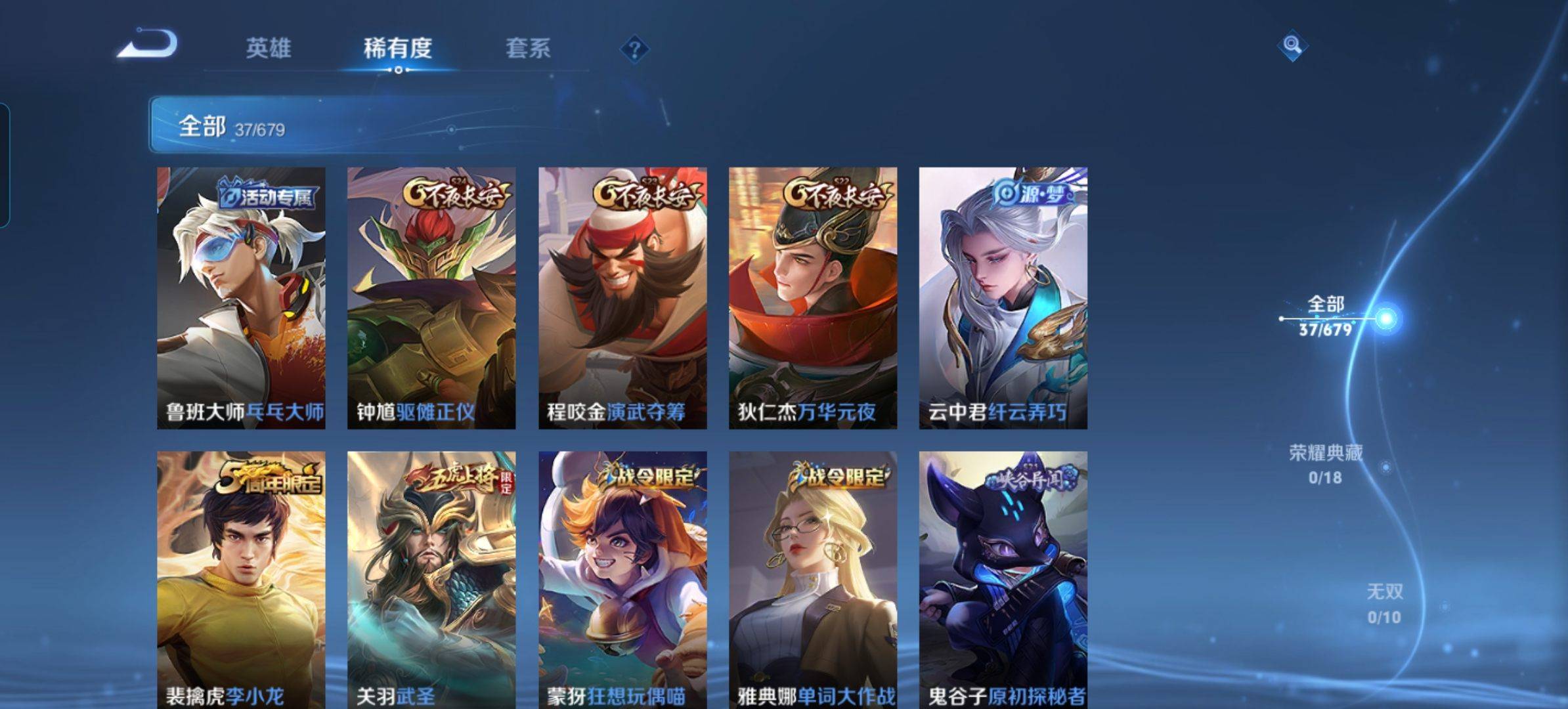Select 狄仁杰 万华元夜 skin card
Screen dimensions: 1568x709
[x=813, y=298]
